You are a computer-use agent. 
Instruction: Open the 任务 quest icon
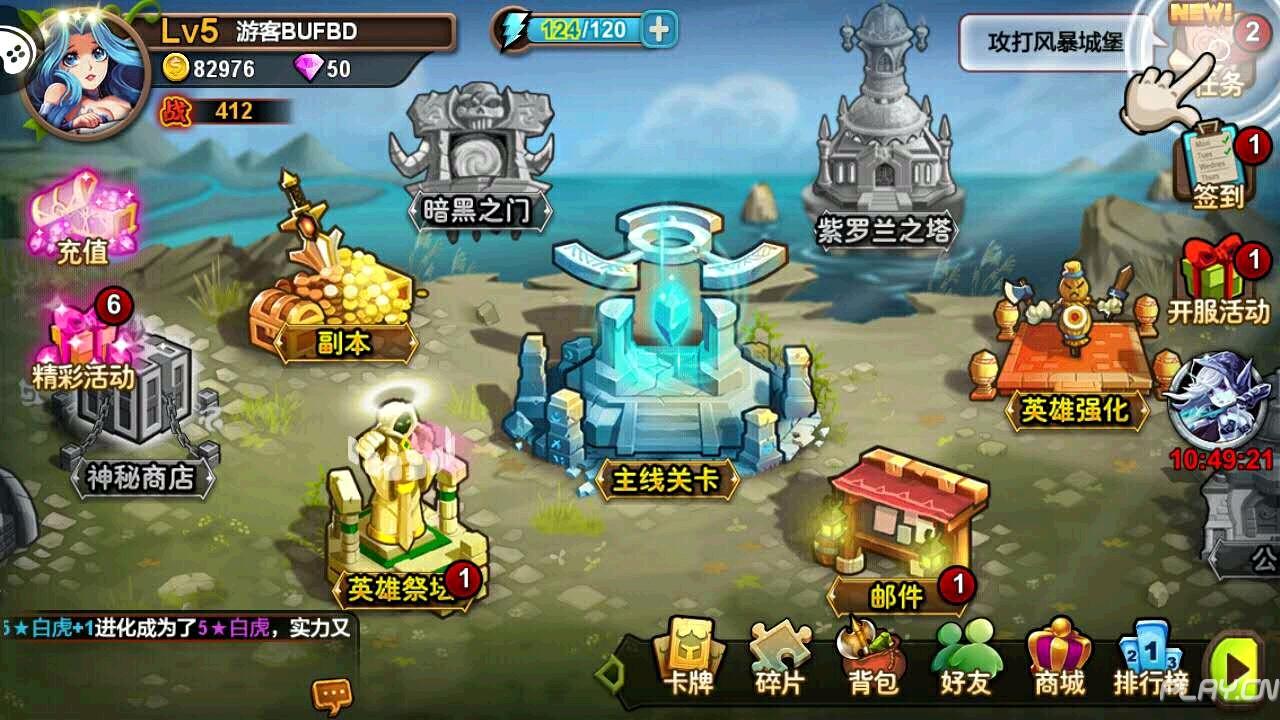pos(1220,55)
